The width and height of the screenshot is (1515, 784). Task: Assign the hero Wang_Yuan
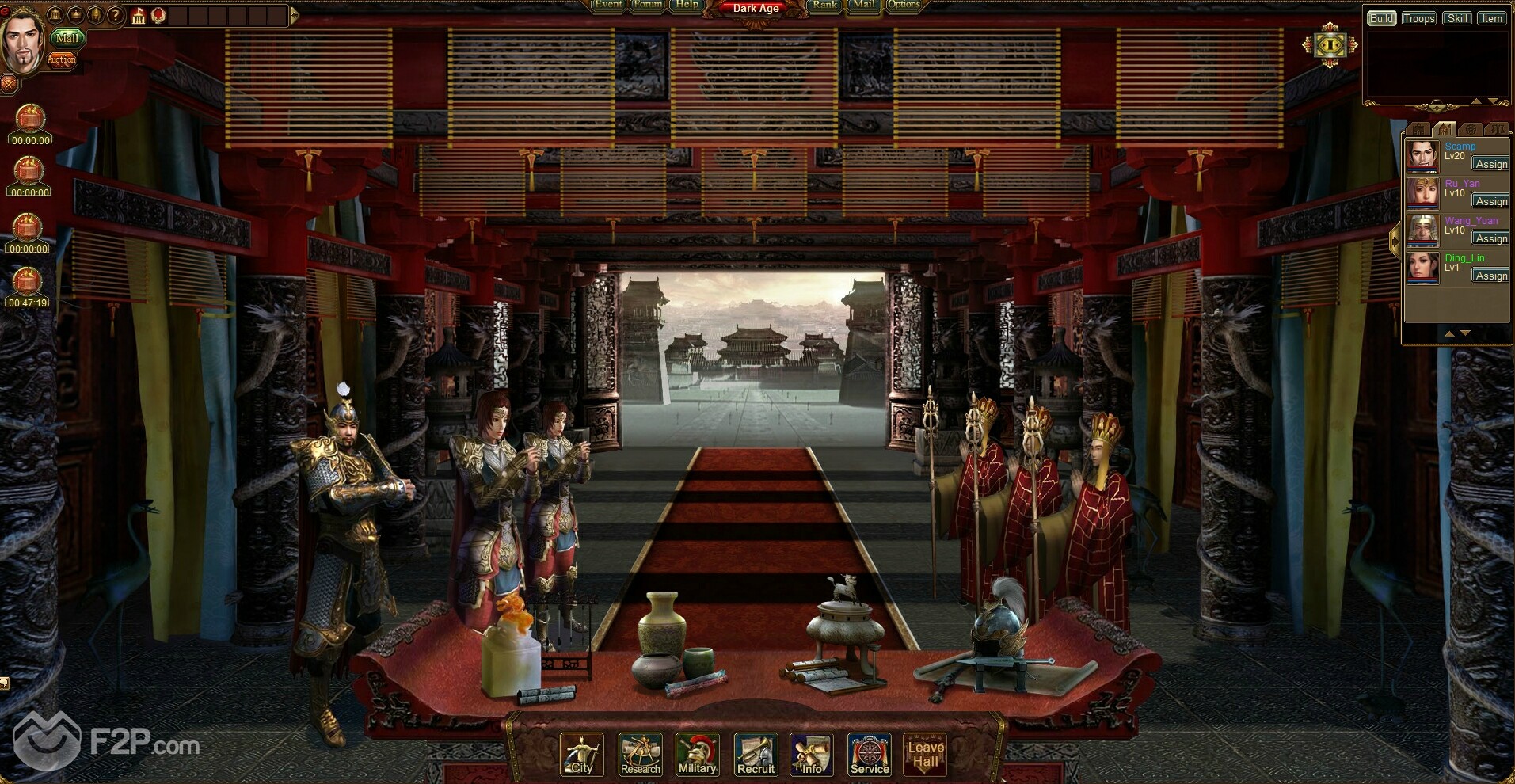1491,238
